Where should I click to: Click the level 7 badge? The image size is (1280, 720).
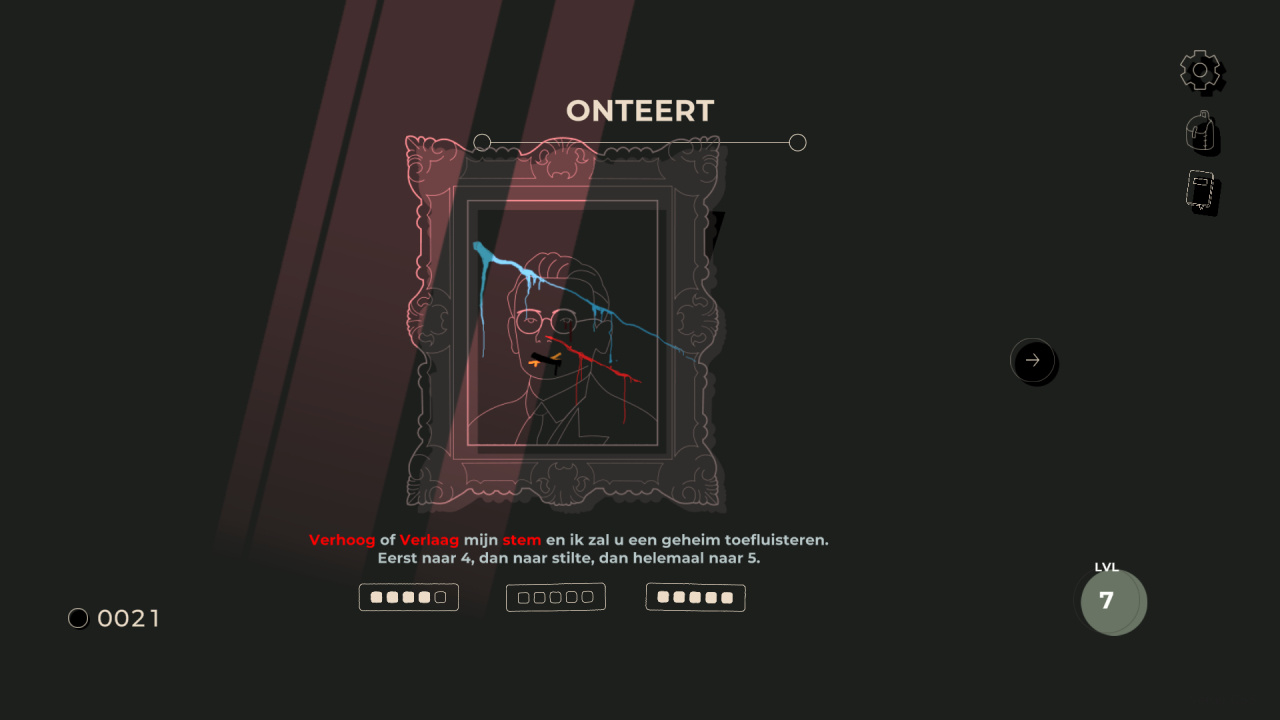(x=1112, y=602)
